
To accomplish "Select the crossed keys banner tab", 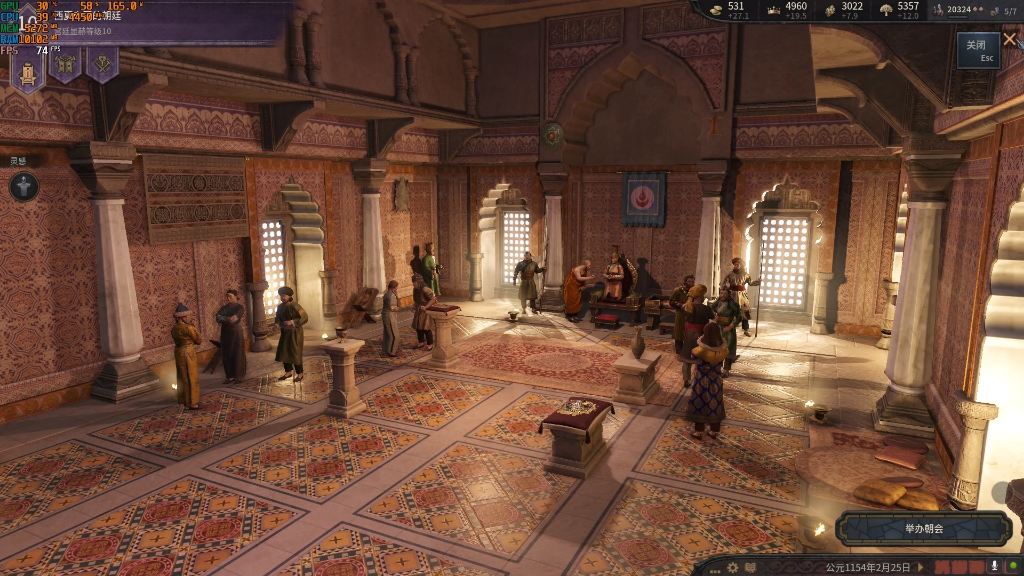I will [102, 66].
